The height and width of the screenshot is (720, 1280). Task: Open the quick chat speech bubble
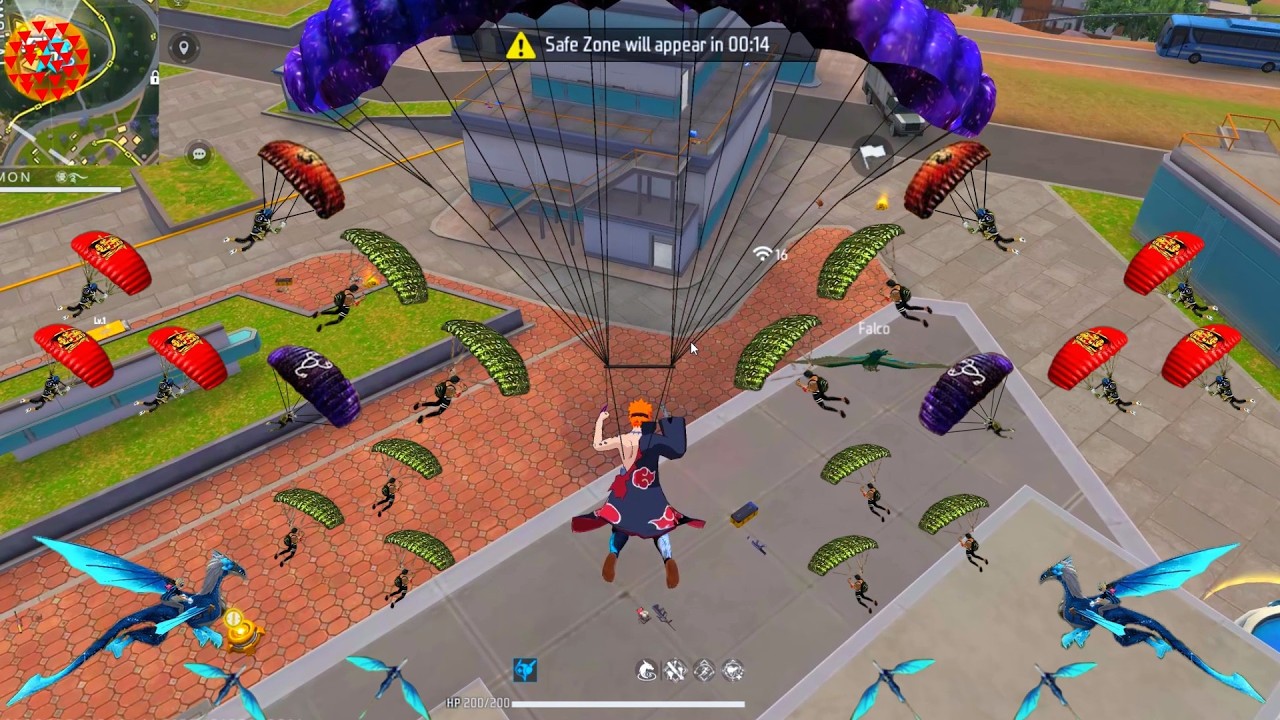(x=199, y=154)
